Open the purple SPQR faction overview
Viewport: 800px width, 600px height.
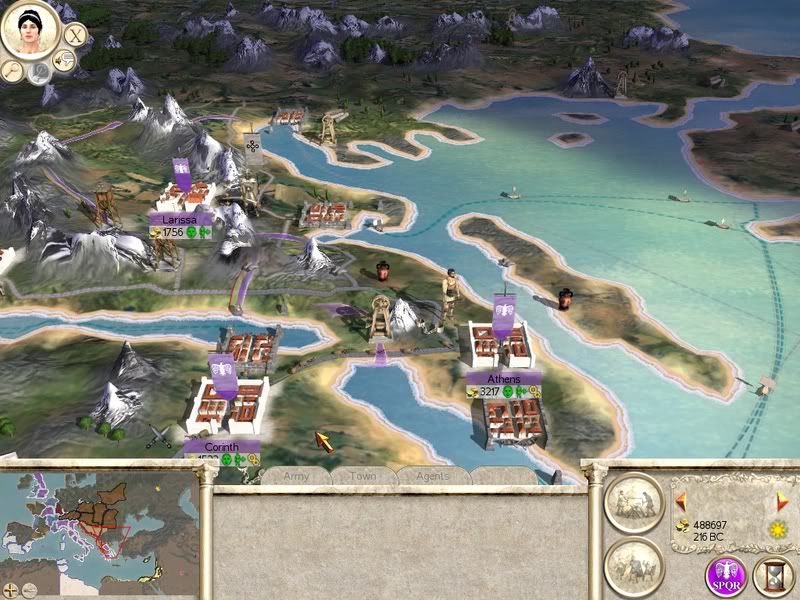tap(726, 577)
